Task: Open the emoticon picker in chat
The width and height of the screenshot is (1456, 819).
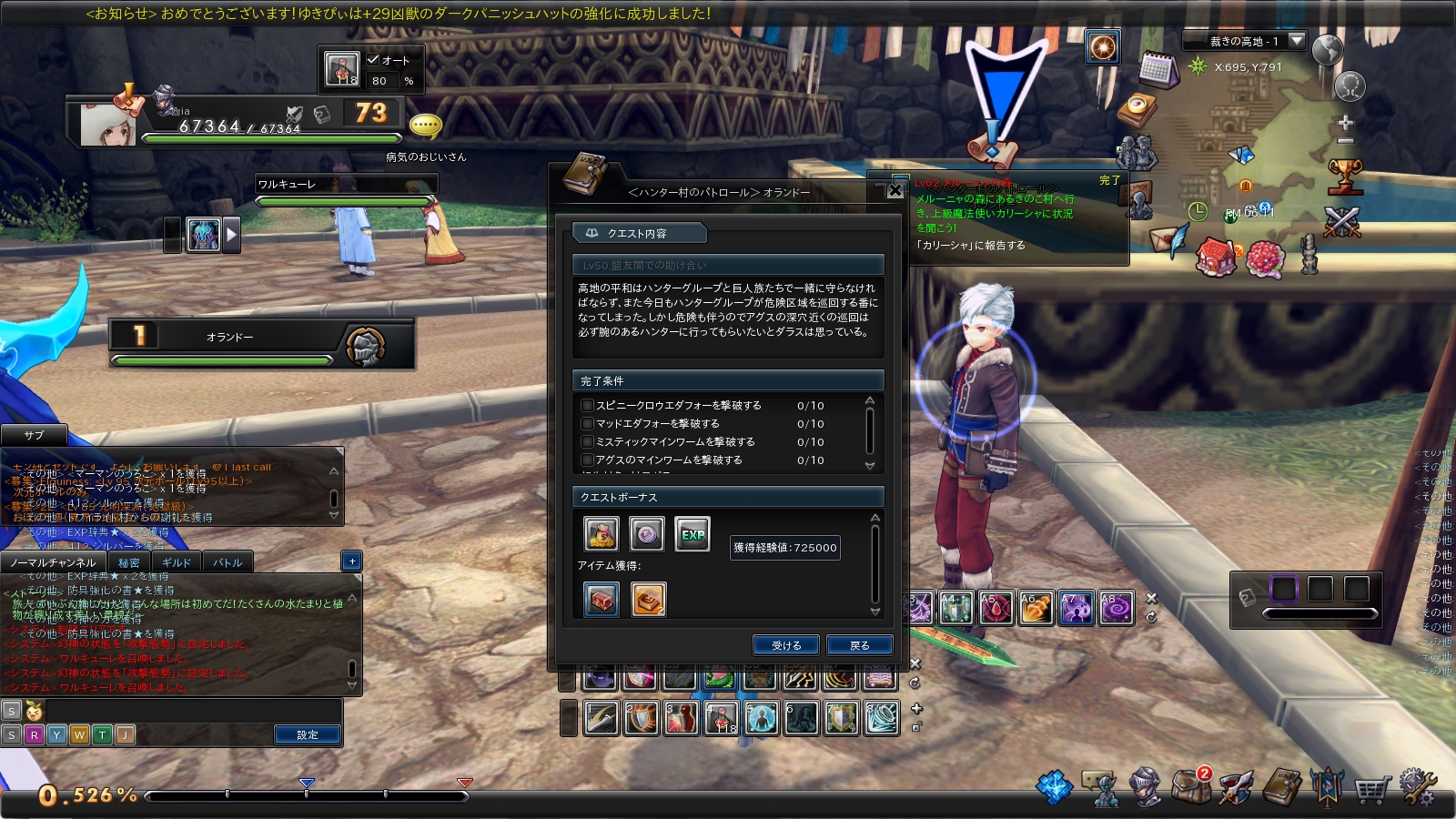Action: coord(35,711)
